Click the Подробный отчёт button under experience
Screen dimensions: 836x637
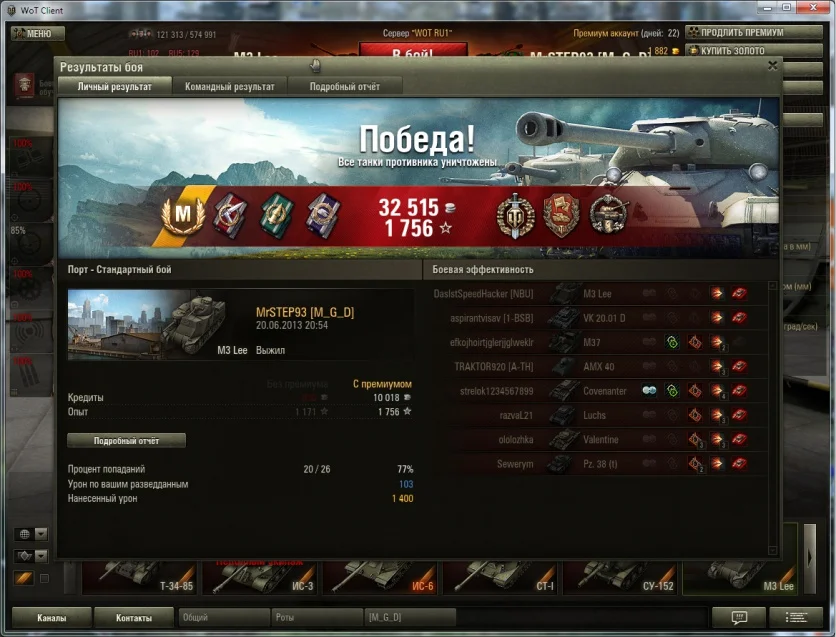126,440
